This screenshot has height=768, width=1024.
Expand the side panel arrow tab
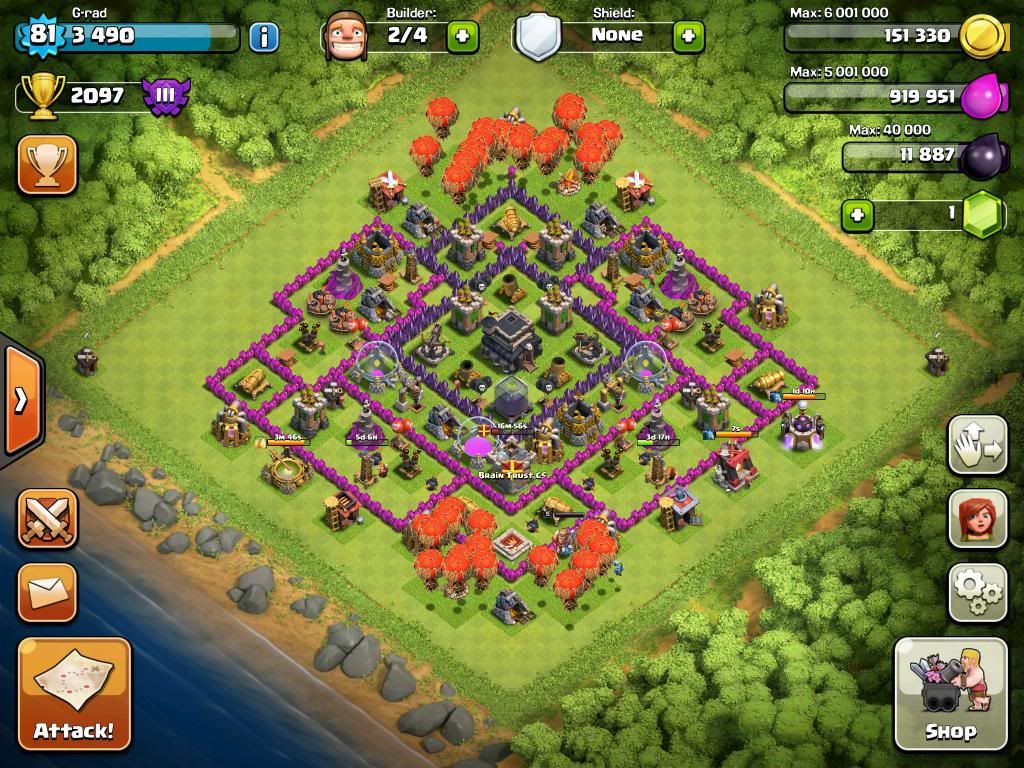pos(20,400)
